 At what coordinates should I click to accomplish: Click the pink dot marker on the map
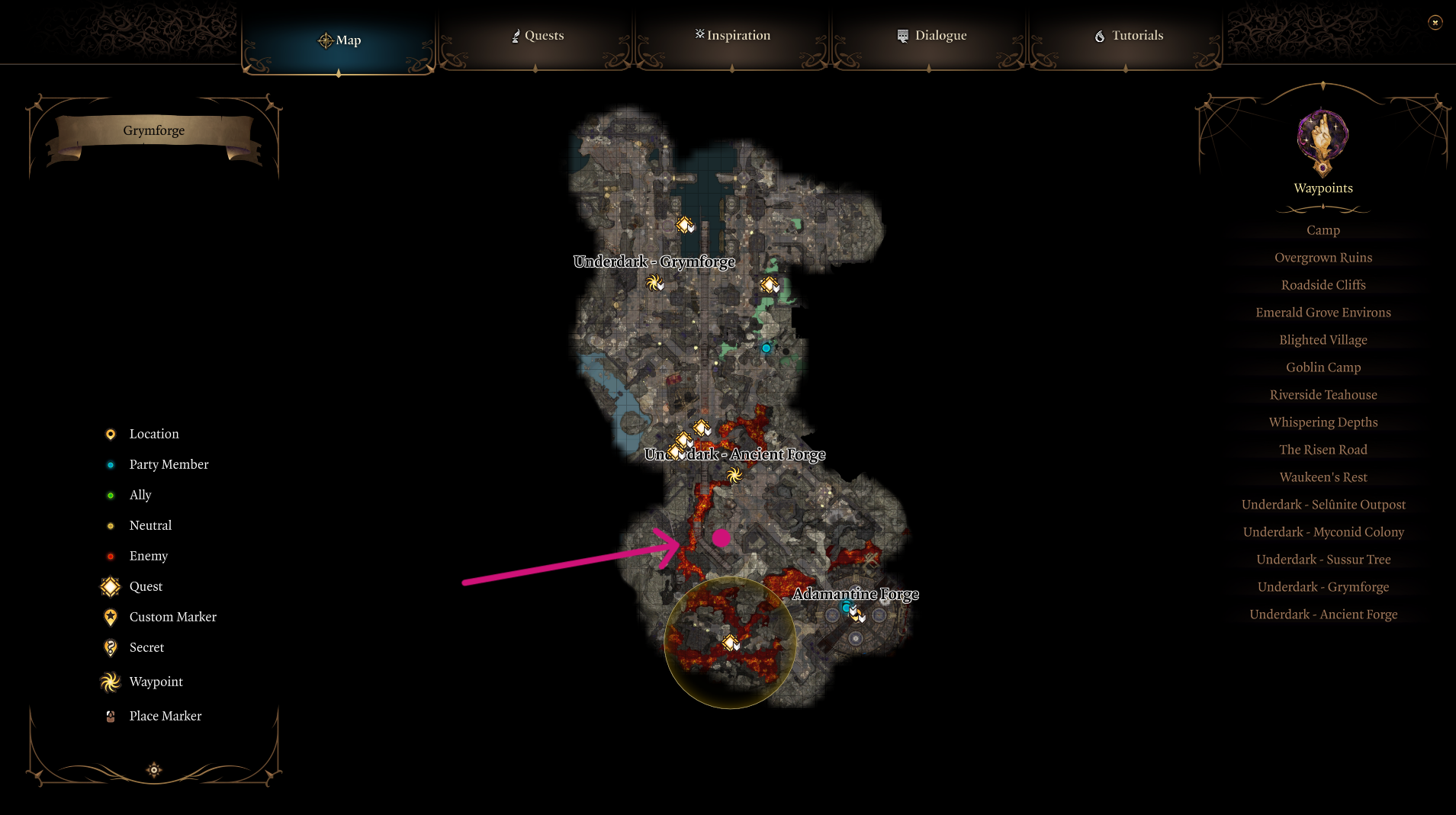(722, 537)
